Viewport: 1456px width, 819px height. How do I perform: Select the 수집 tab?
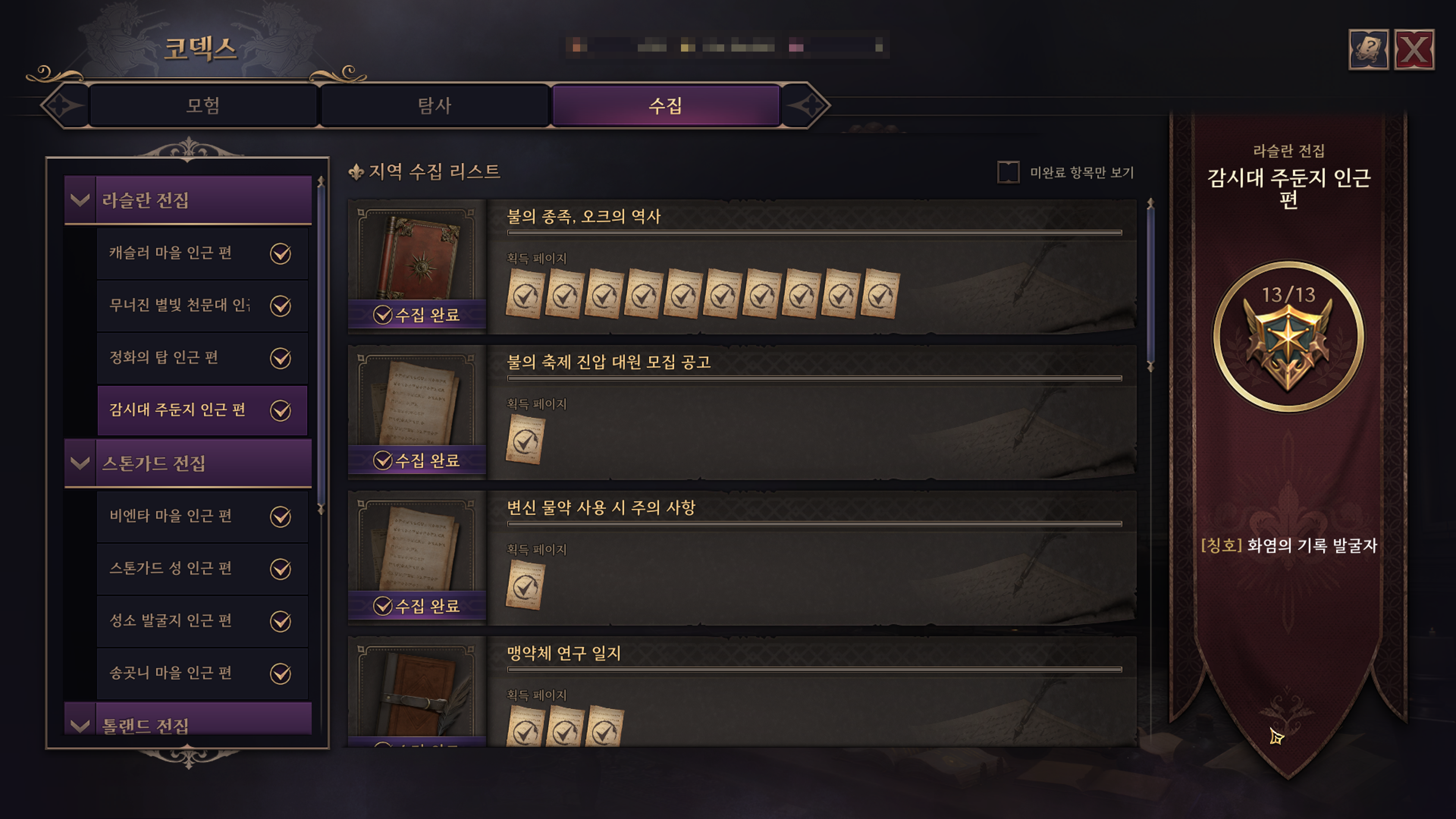[665, 106]
